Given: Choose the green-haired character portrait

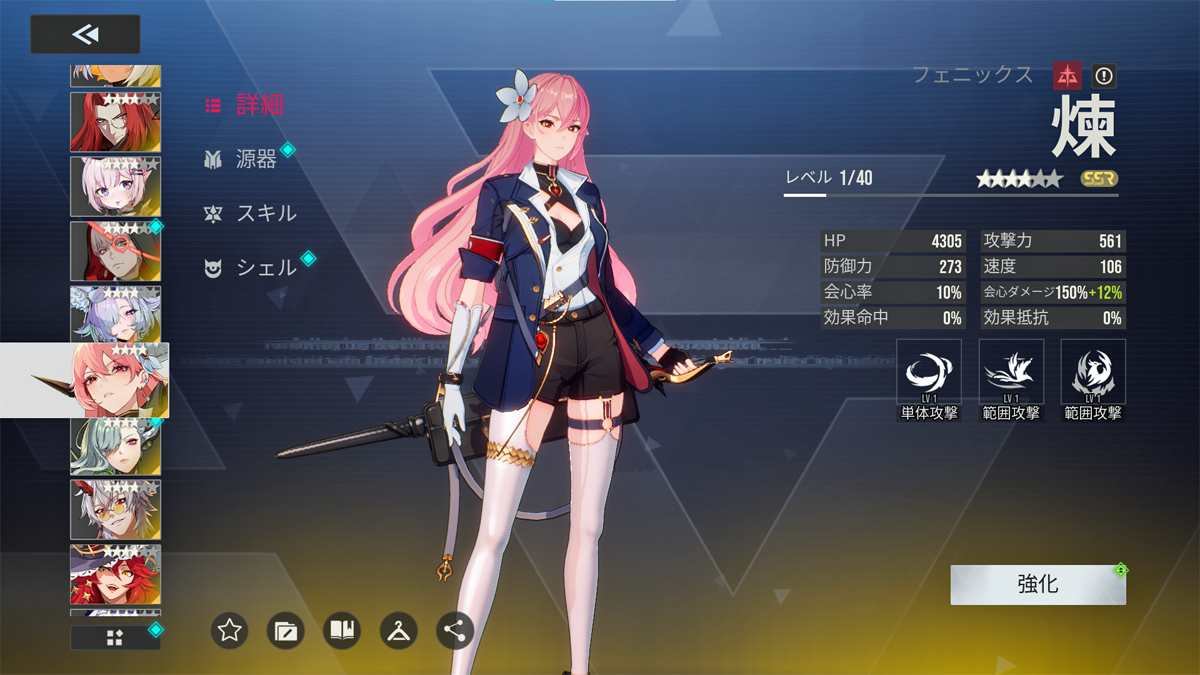Looking at the screenshot, I should coord(115,446).
